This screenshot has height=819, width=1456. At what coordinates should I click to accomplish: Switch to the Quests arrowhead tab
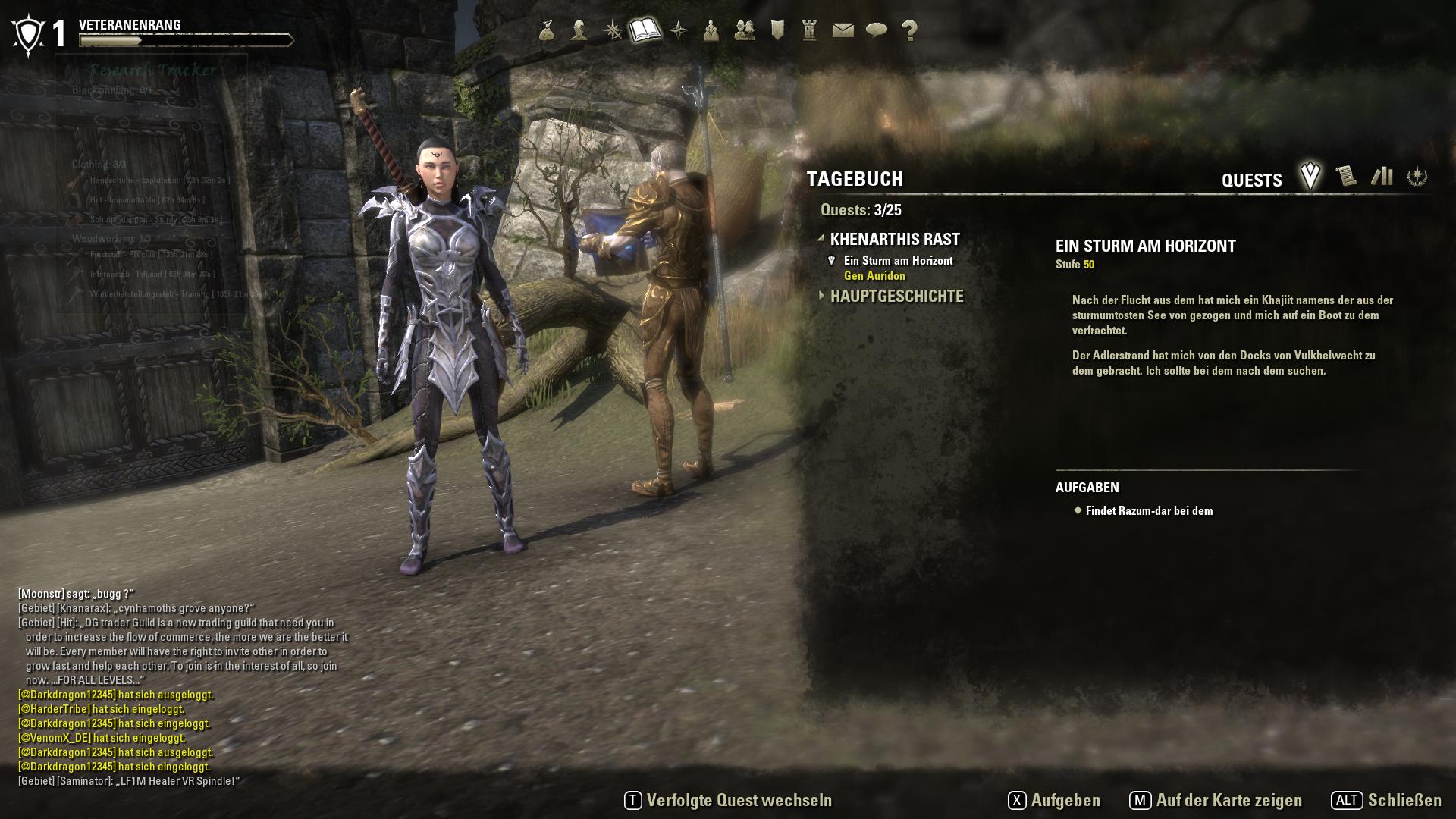click(1310, 177)
